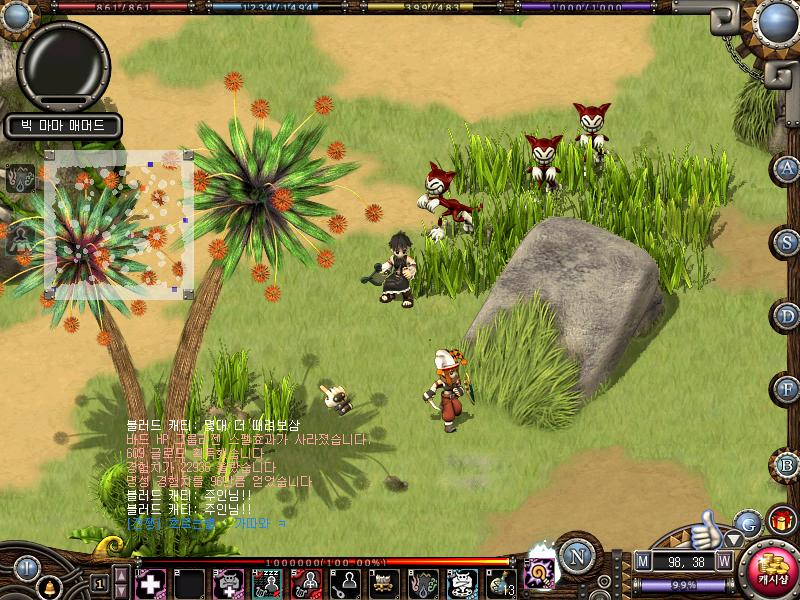Click the thumbs-up icon

pos(707,525)
